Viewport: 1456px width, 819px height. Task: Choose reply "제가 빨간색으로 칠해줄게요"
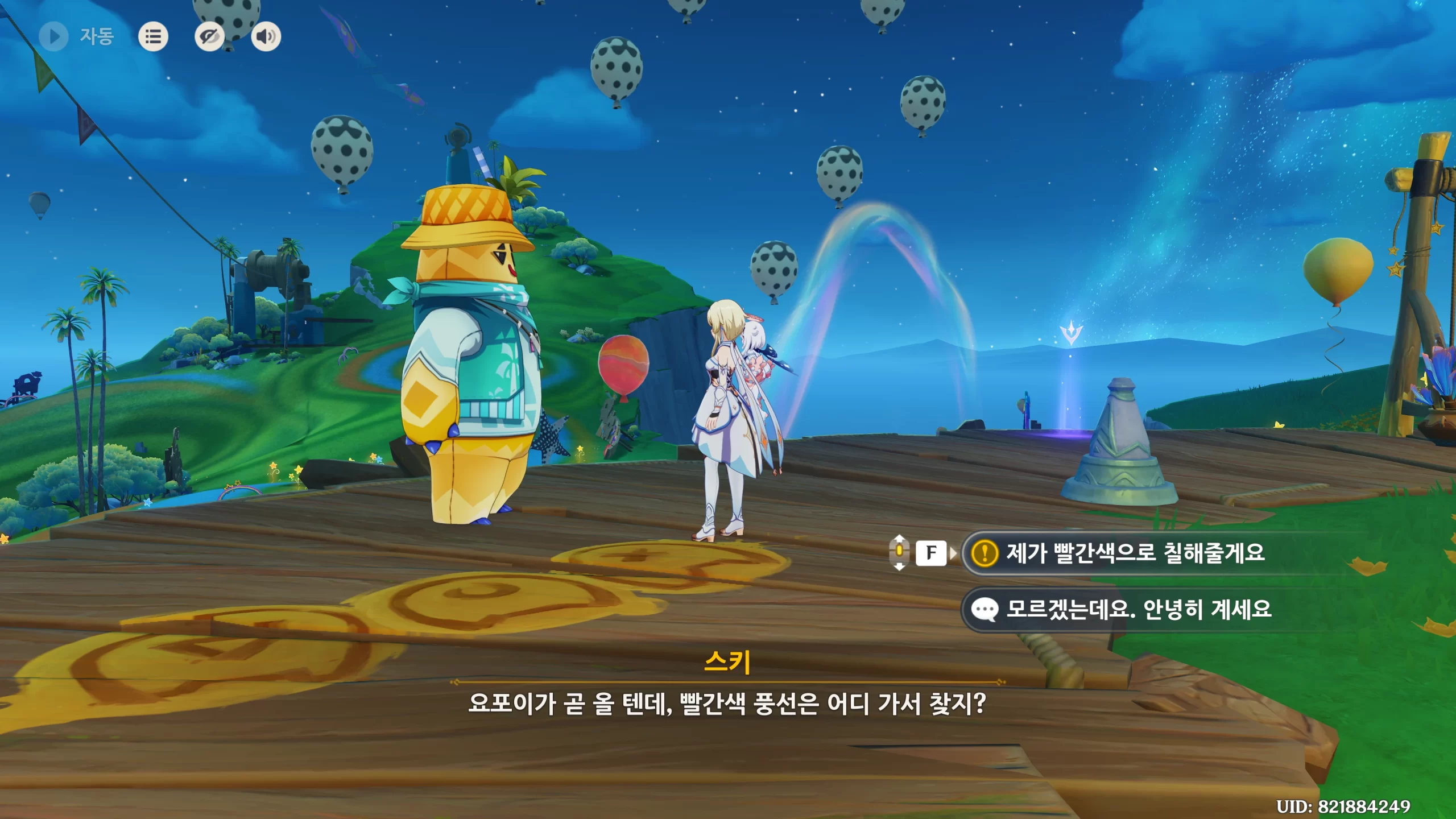coord(1135,553)
